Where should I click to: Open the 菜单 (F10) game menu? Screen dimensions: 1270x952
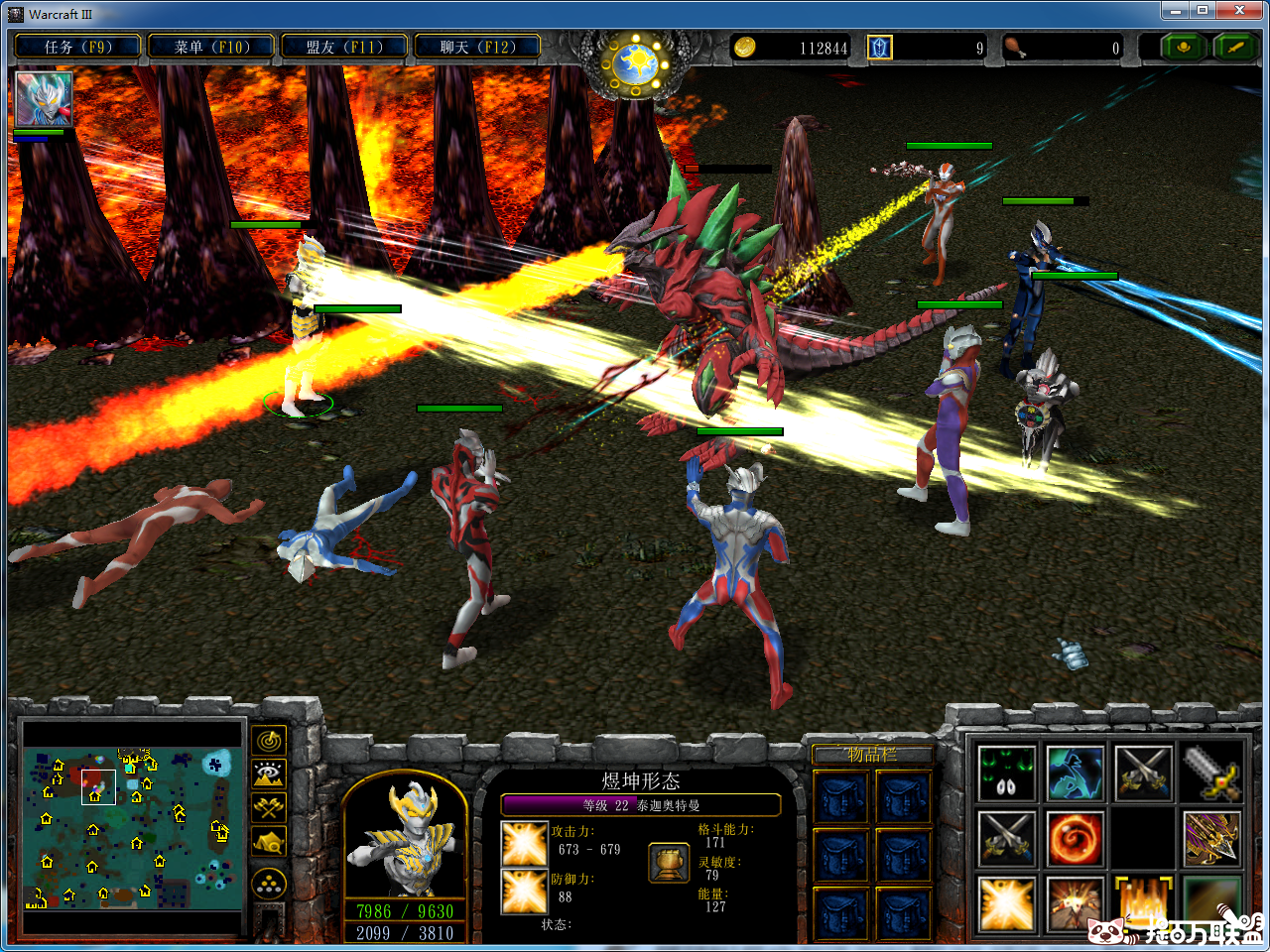211,47
